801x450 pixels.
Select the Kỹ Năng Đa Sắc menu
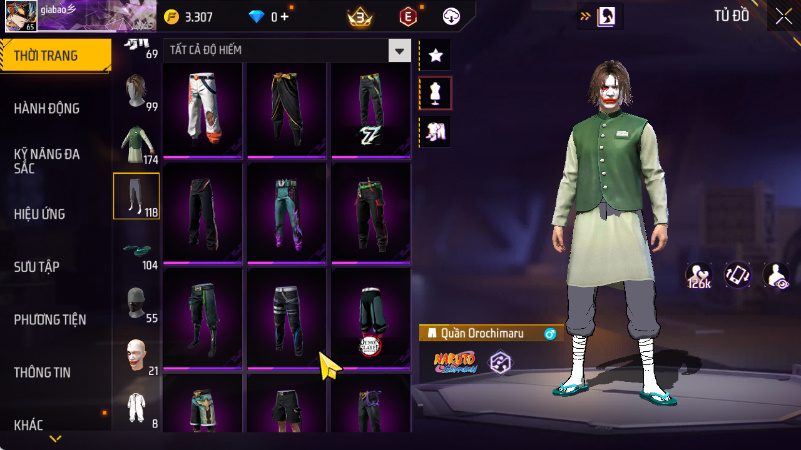pyautogui.click(x=48, y=162)
